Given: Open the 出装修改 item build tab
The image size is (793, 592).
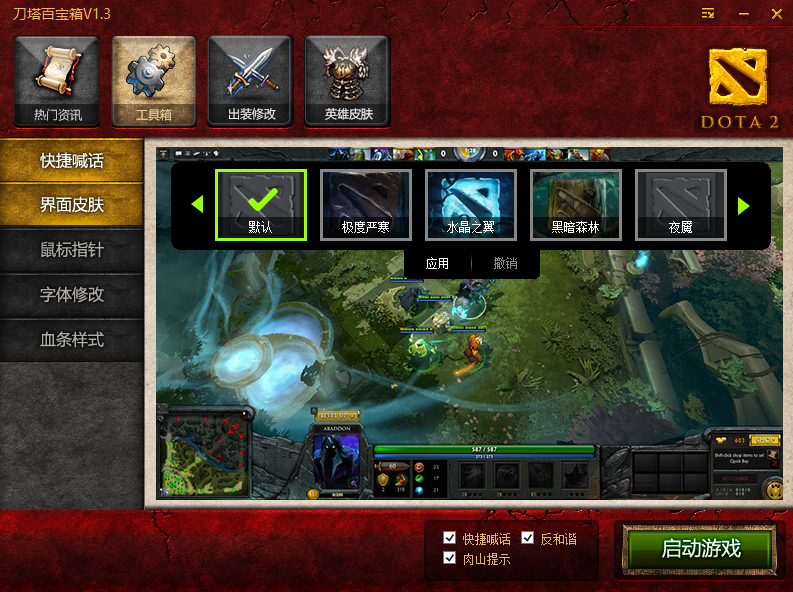Looking at the screenshot, I should point(250,81).
